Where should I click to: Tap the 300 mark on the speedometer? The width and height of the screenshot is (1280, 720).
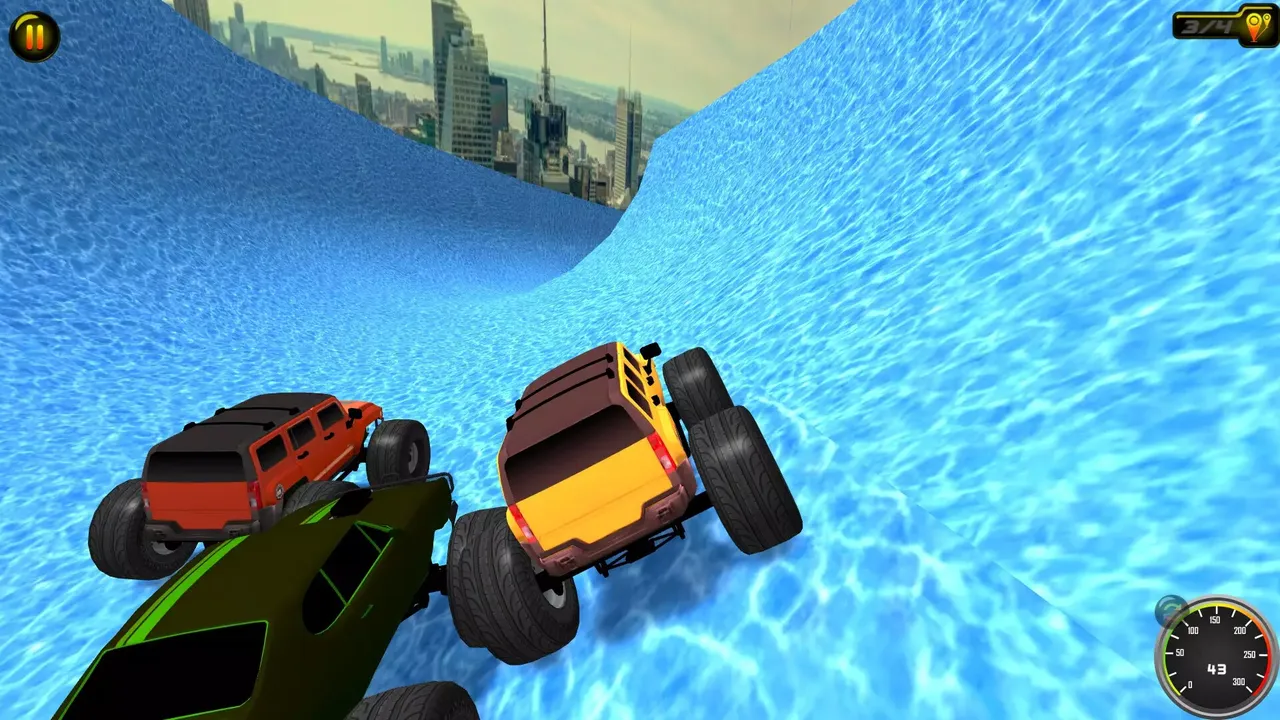pyautogui.click(x=1239, y=679)
